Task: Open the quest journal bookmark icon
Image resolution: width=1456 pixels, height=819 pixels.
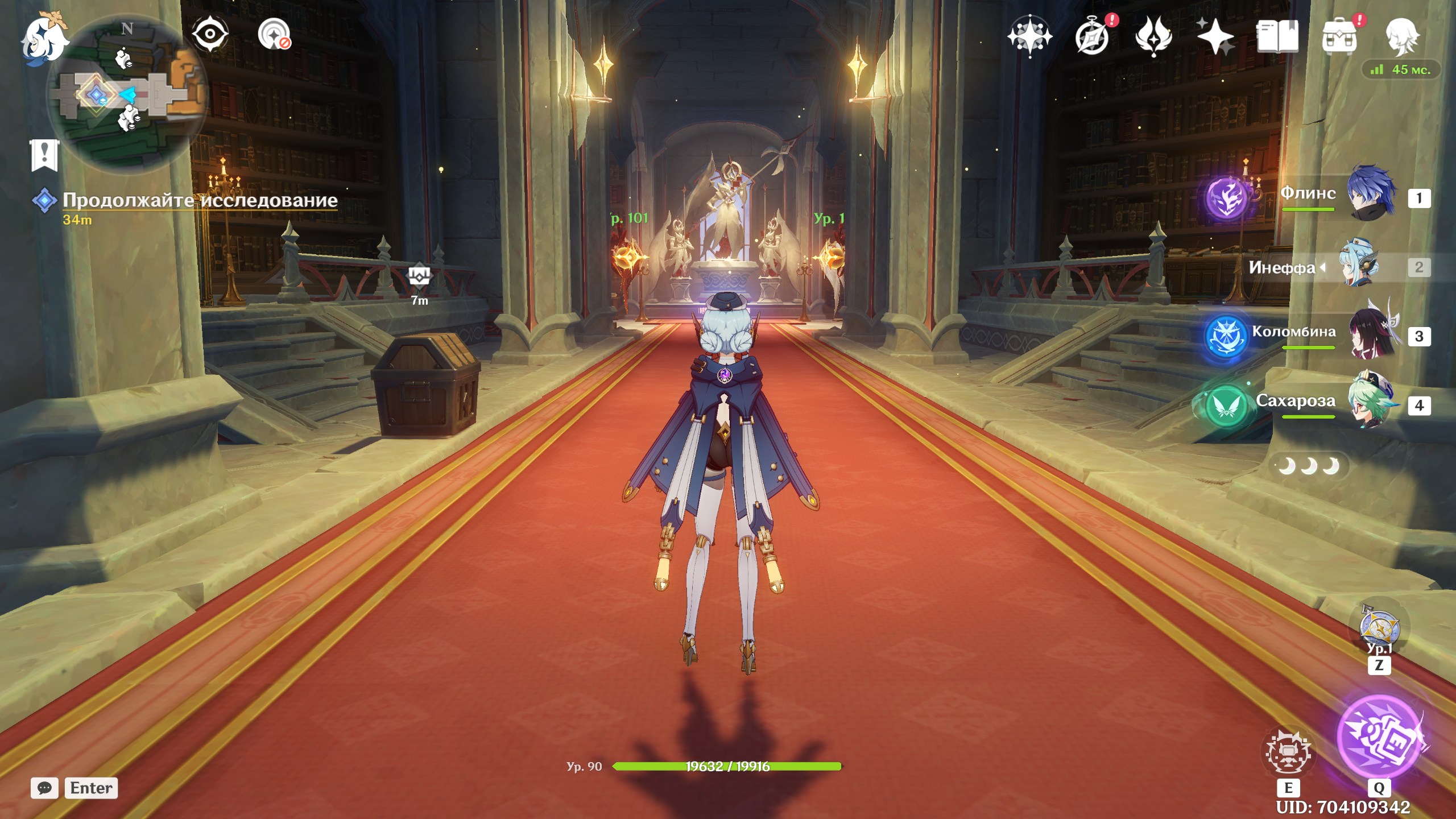Action: pos(44,155)
